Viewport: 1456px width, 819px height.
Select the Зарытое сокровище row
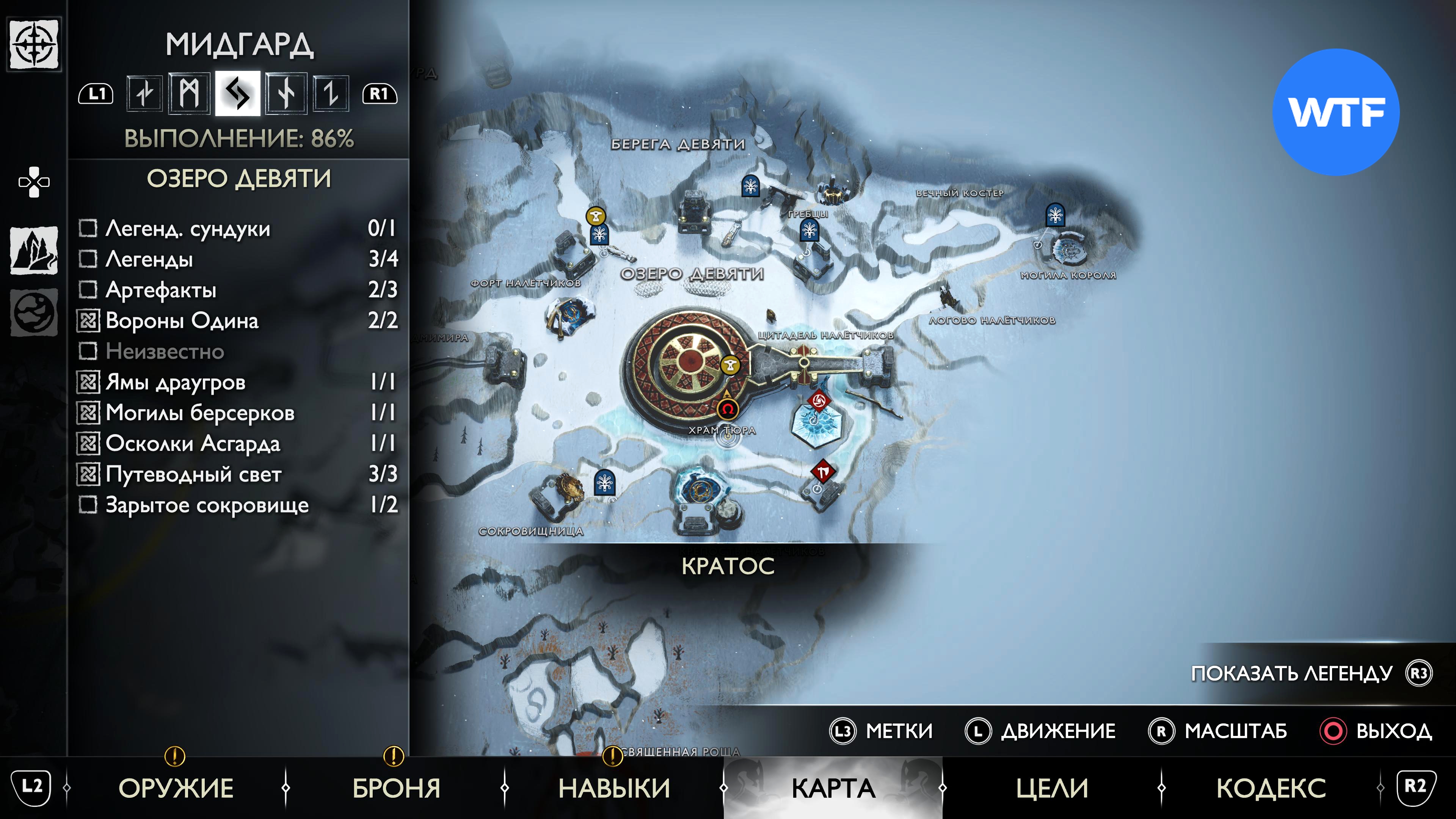pyautogui.click(x=237, y=505)
